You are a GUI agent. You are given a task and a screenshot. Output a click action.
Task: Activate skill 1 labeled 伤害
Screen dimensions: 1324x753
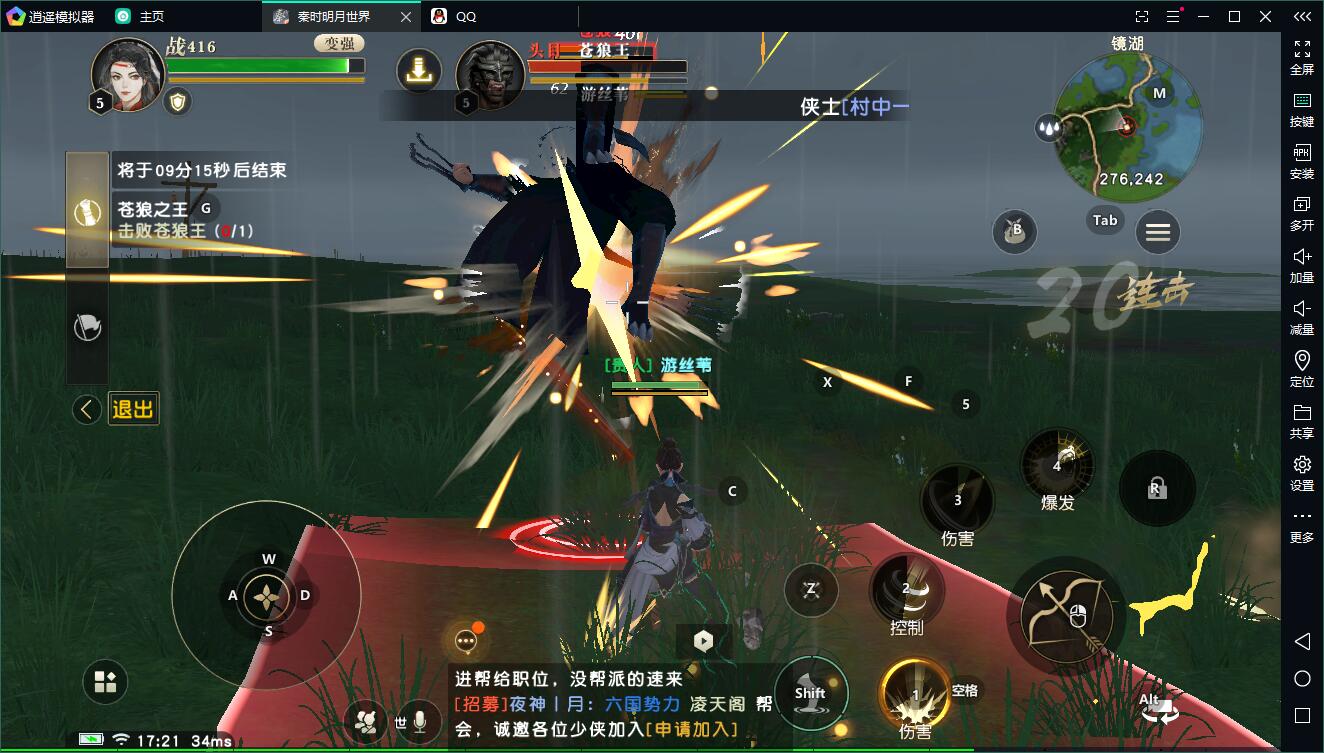[x=914, y=694]
